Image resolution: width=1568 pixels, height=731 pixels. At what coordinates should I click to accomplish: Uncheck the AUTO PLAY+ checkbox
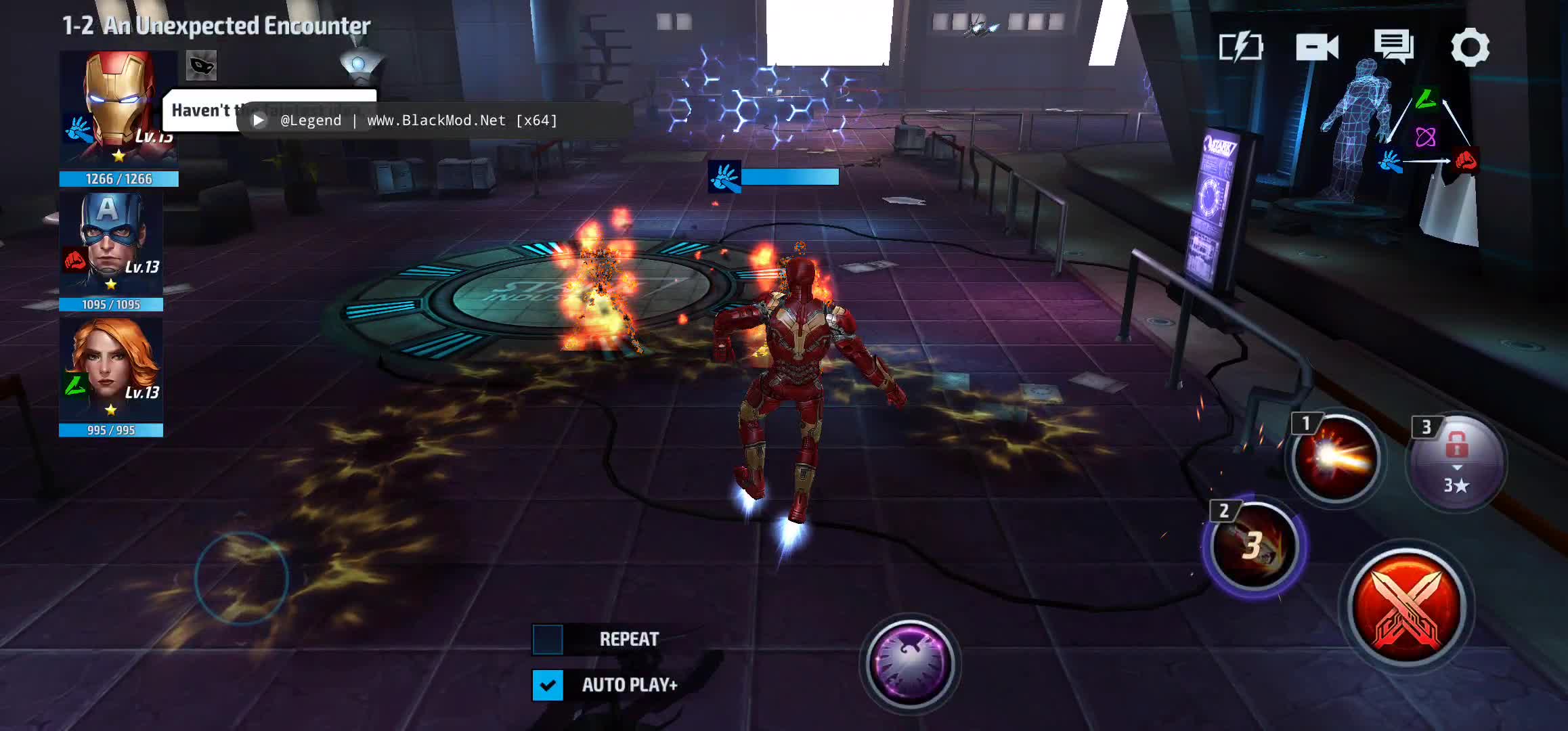click(548, 685)
